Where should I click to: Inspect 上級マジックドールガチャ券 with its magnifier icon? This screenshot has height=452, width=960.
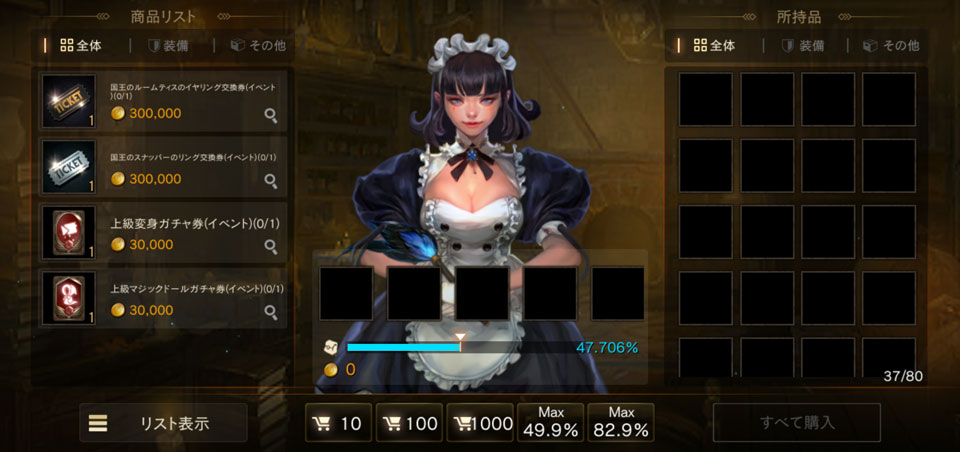270,312
